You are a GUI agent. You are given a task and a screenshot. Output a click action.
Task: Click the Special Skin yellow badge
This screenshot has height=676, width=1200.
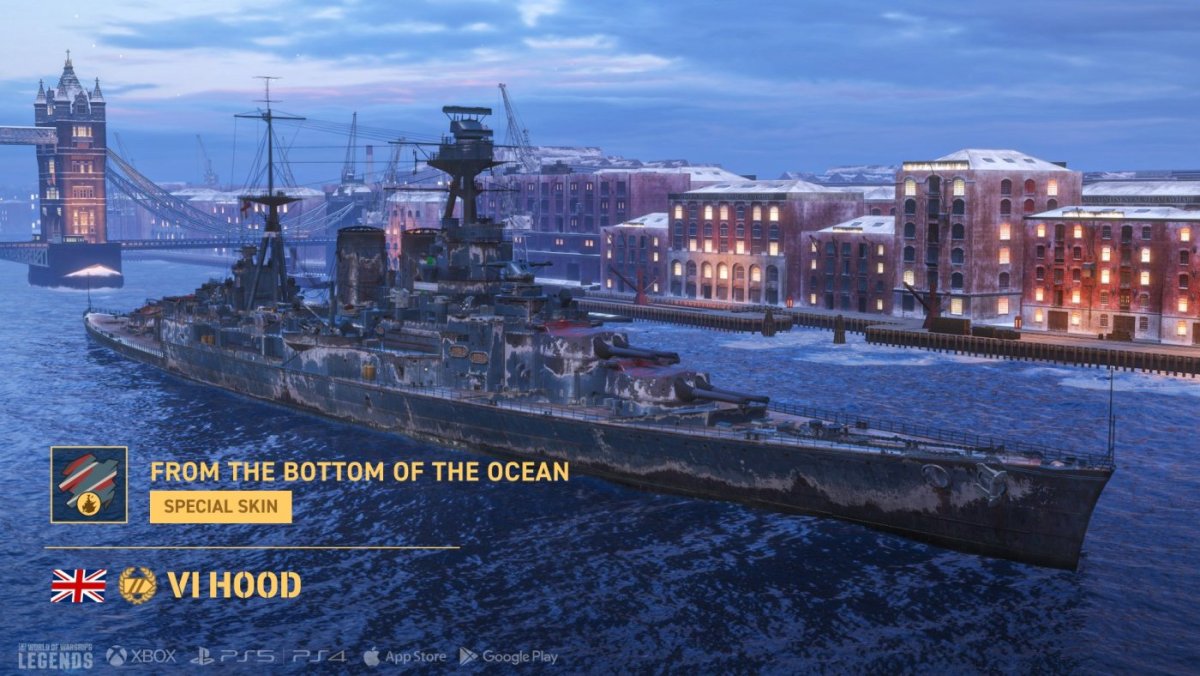tap(221, 506)
